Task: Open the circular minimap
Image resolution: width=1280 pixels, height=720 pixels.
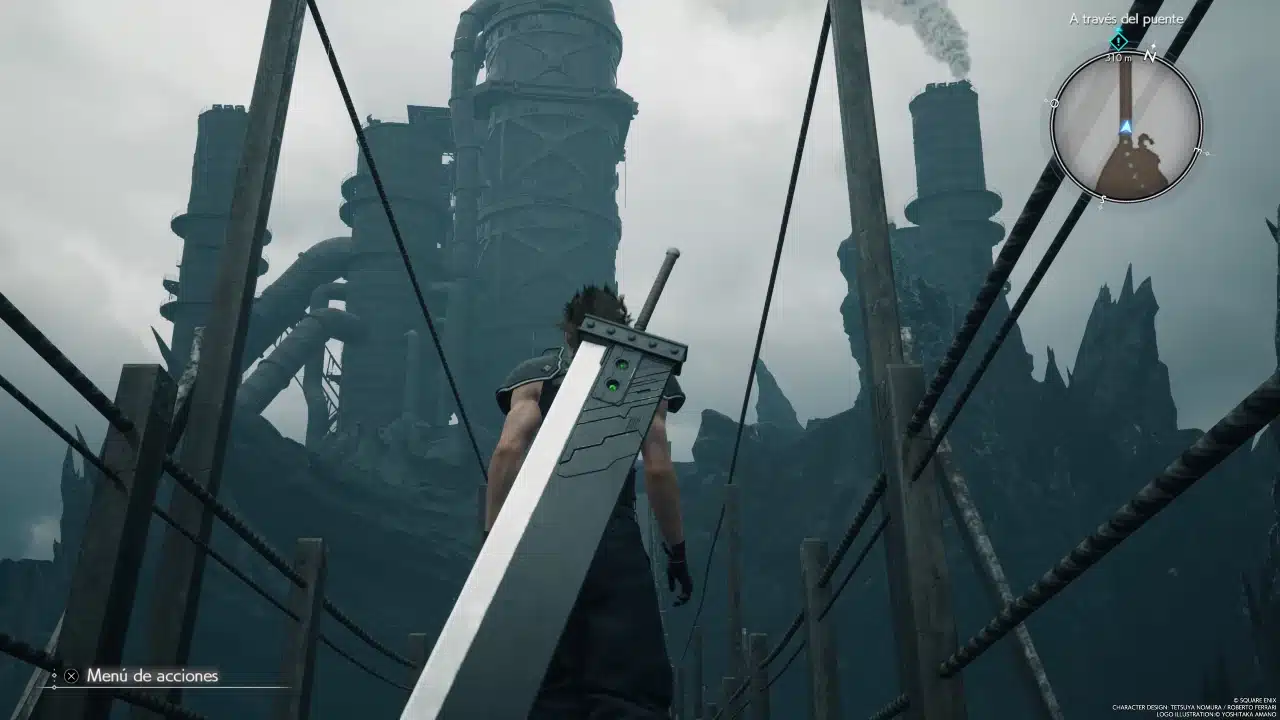Action: pyautogui.click(x=1126, y=125)
